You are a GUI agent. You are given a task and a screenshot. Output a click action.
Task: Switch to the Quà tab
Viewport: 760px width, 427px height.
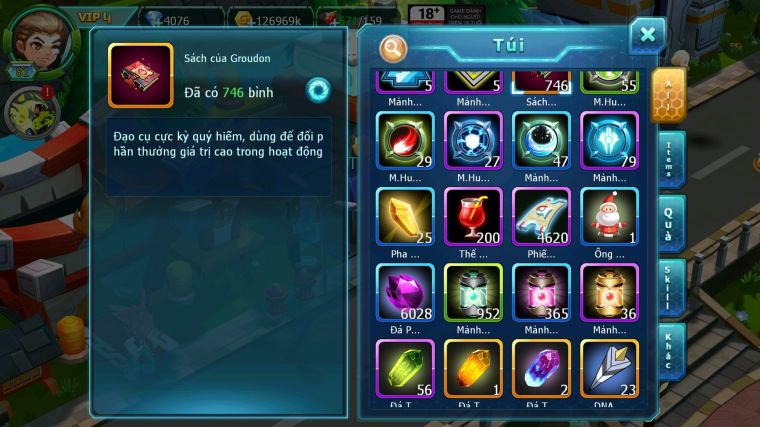coord(670,223)
